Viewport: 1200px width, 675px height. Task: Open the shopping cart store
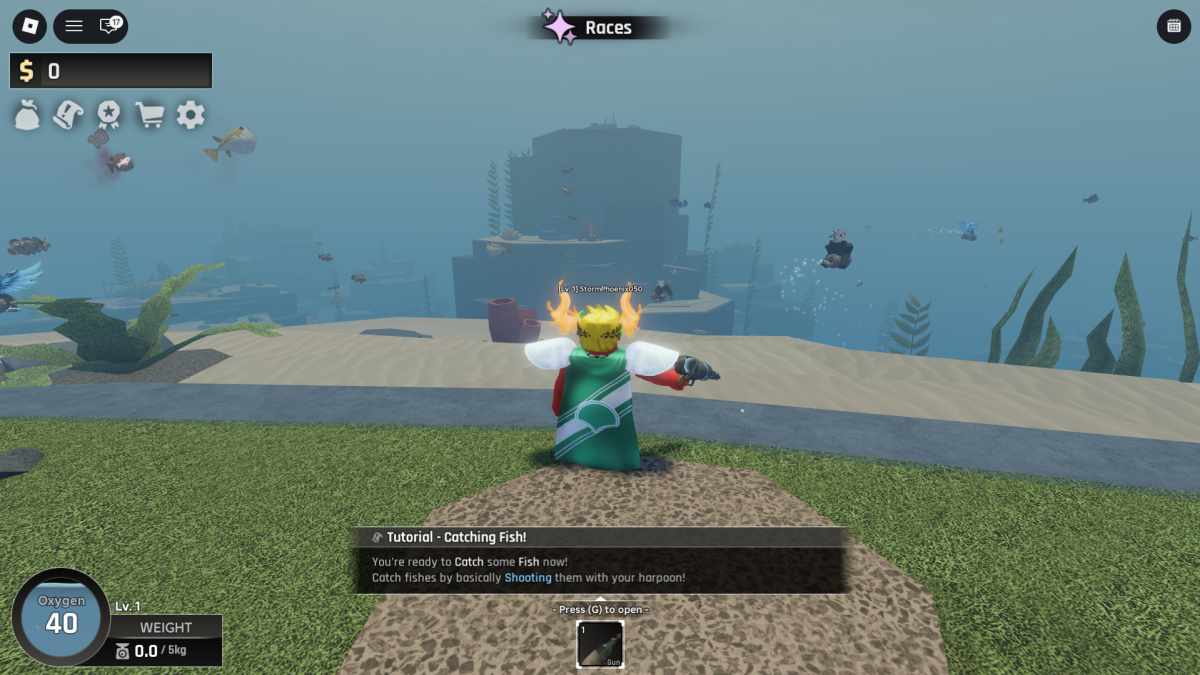150,115
